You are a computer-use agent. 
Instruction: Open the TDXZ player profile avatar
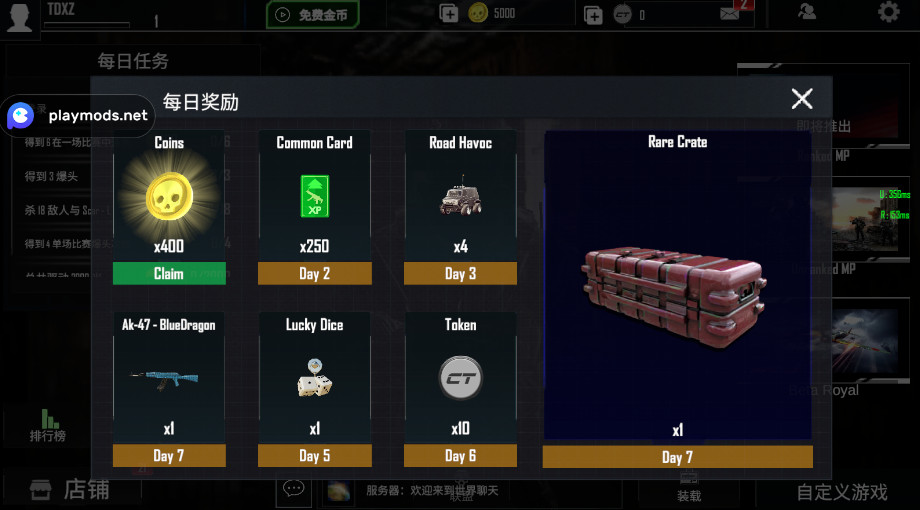[x=21, y=15]
